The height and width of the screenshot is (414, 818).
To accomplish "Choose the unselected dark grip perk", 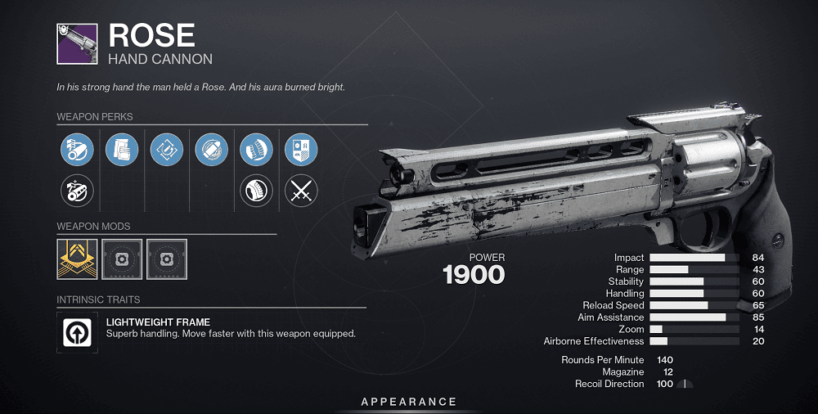I will click(256, 188).
